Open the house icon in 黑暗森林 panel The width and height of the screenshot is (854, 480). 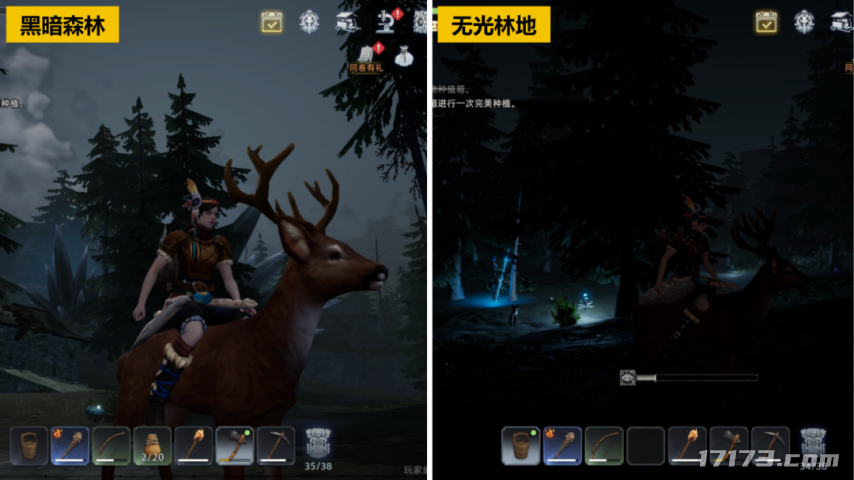point(347,21)
